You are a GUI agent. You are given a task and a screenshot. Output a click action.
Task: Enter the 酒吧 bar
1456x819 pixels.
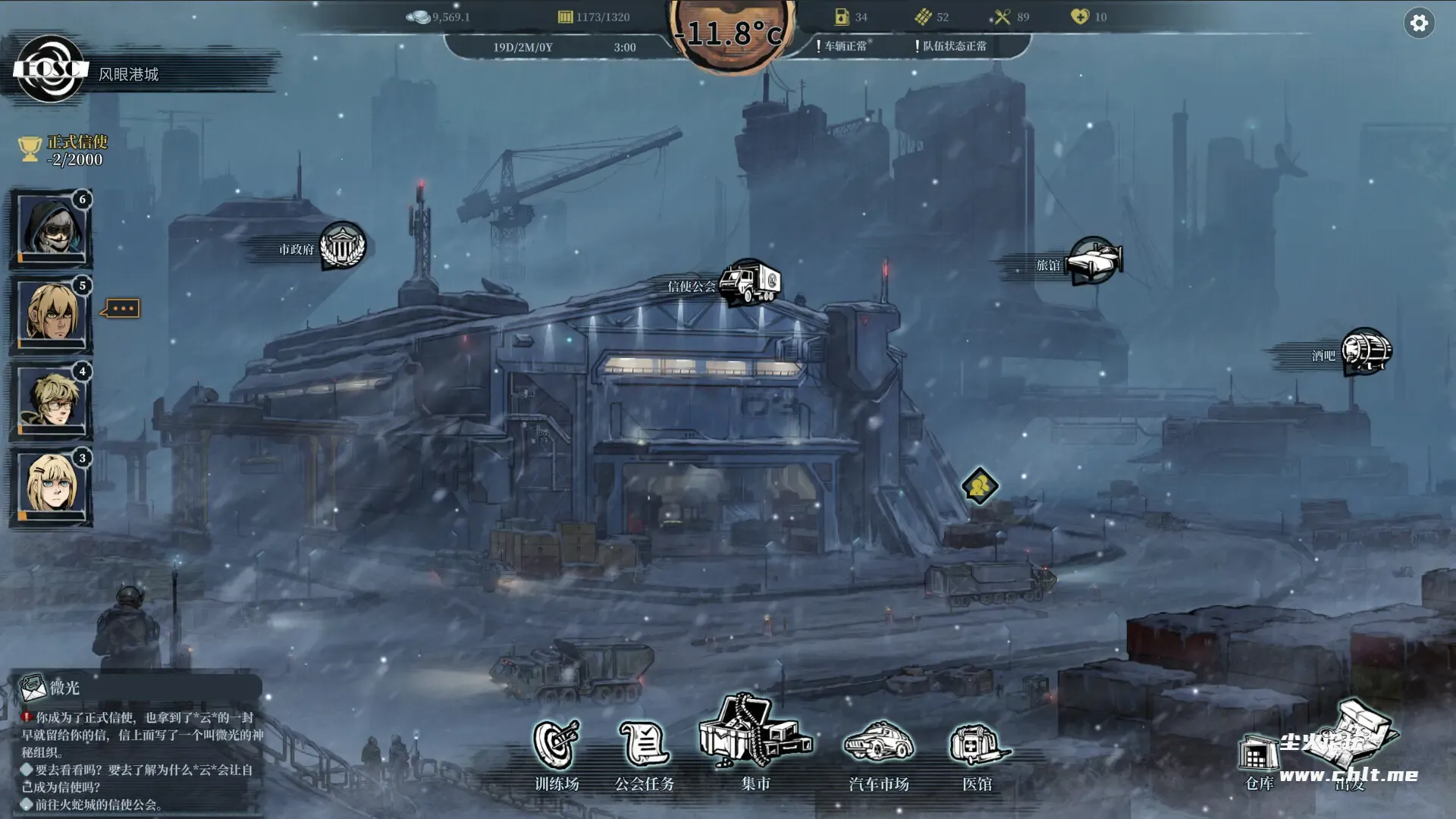1366,352
